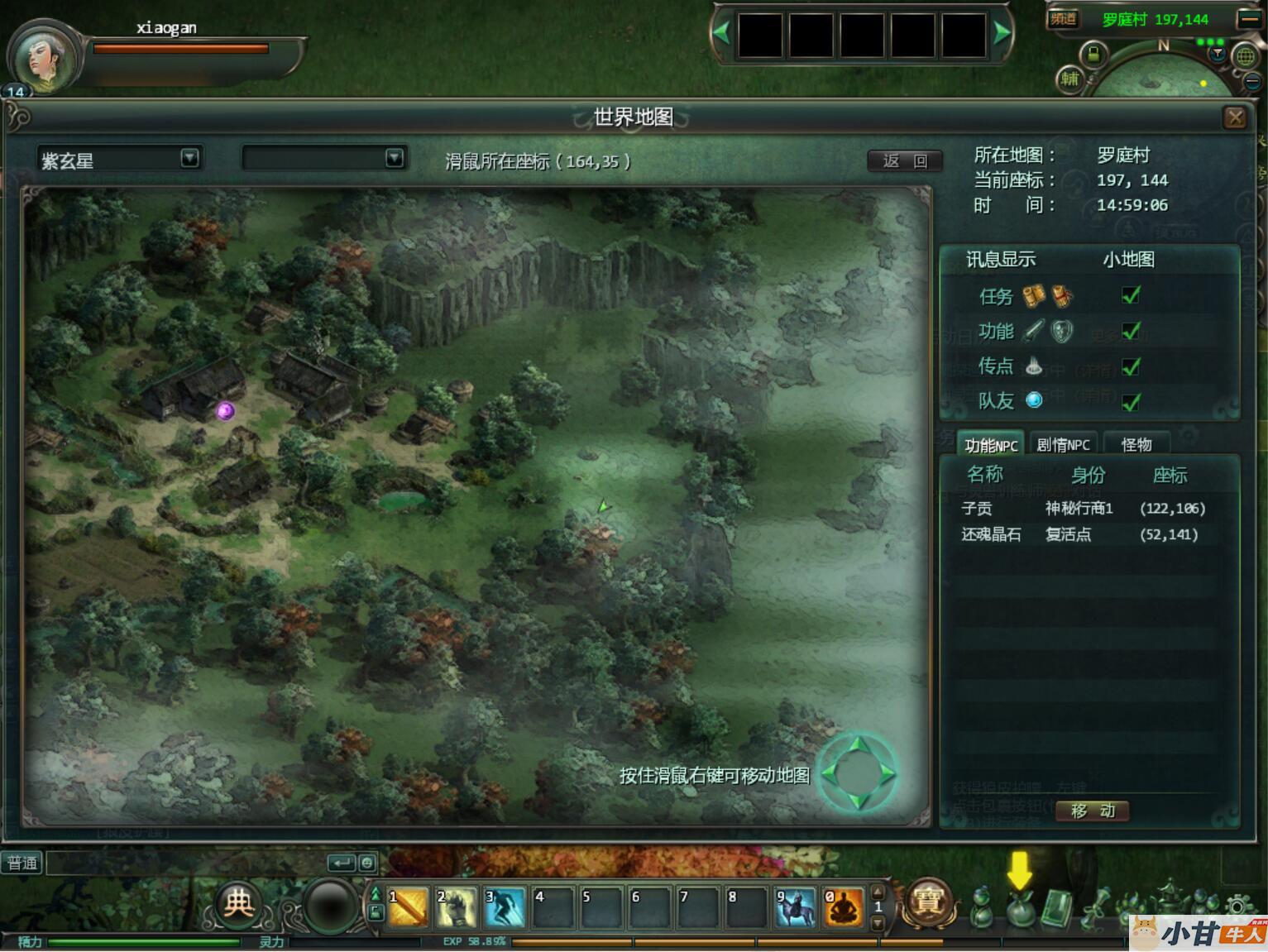
Task: Switch to the 怪物 tab
Action: [x=1136, y=445]
